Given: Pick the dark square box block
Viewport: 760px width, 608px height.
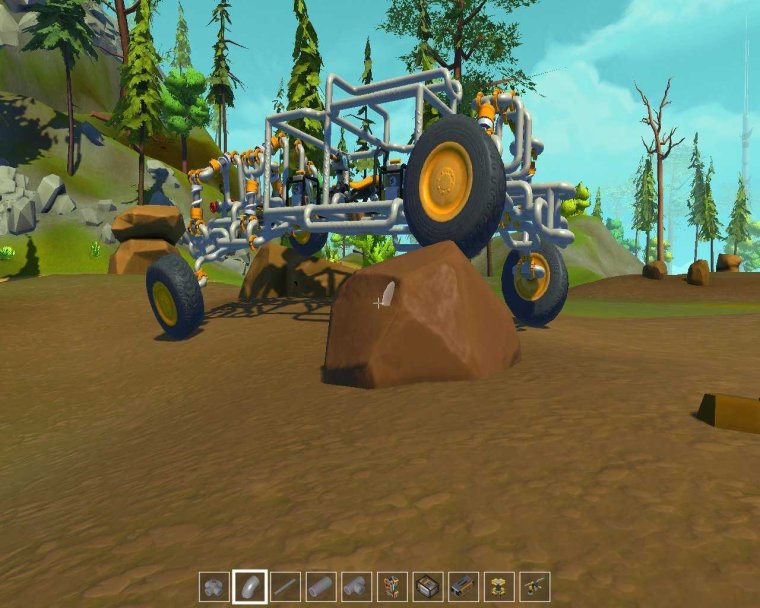Looking at the screenshot, I should [428, 586].
